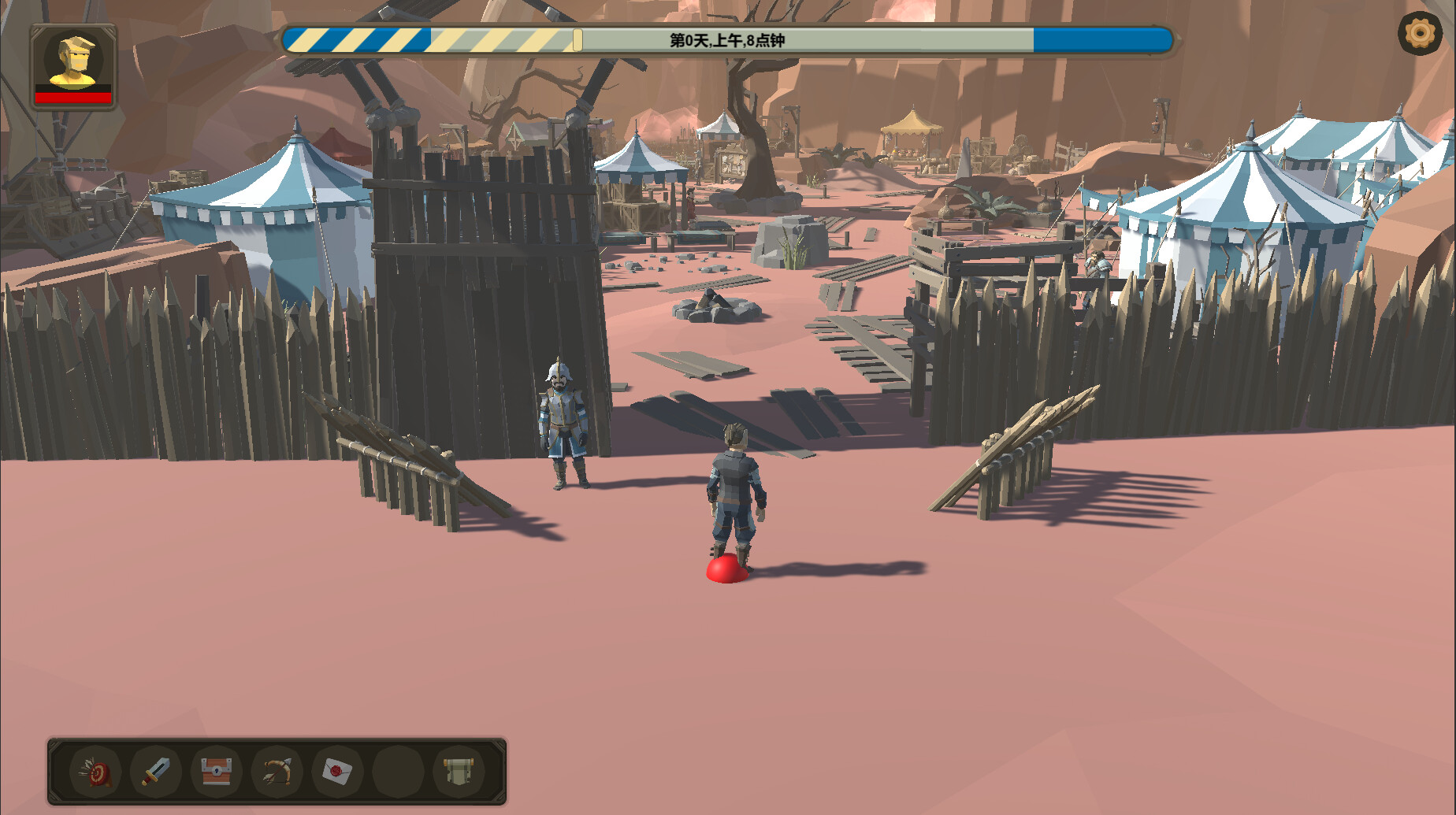Click the red health bar under the portrait
Image resolution: width=1456 pixels, height=815 pixels.
(72, 98)
